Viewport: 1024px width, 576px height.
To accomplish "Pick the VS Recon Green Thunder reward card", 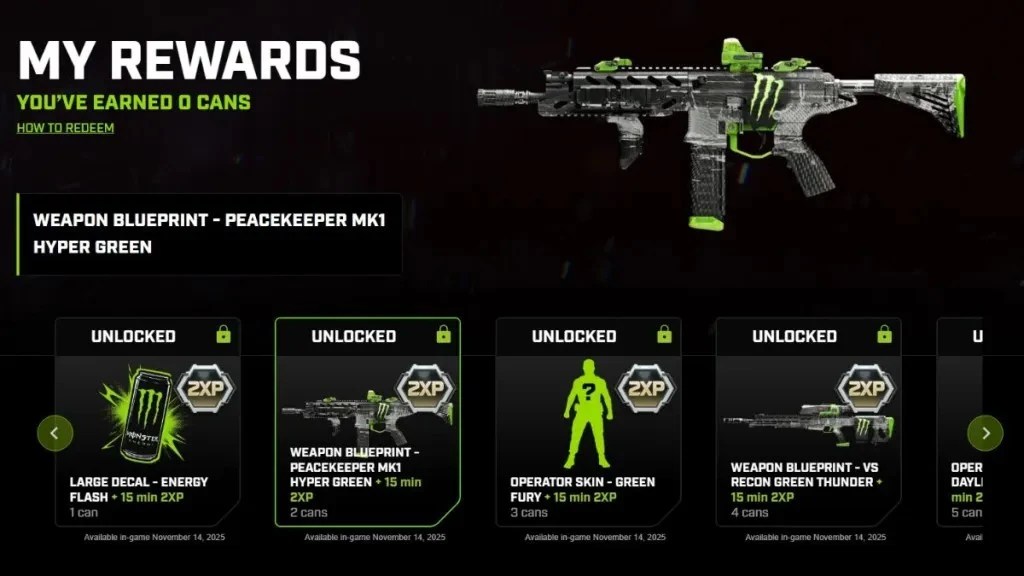I will (808, 422).
